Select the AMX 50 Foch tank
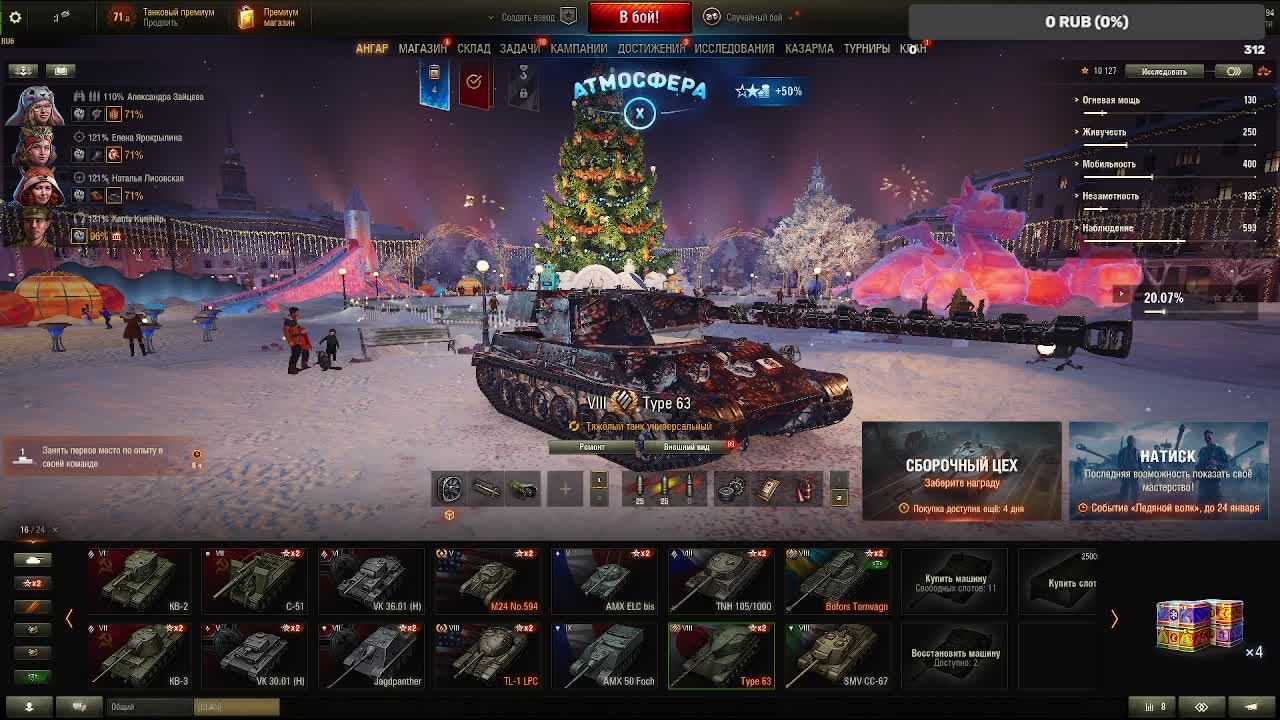This screenshot has height=720, width=1280. pyautogui.click(x=604, y=656)
